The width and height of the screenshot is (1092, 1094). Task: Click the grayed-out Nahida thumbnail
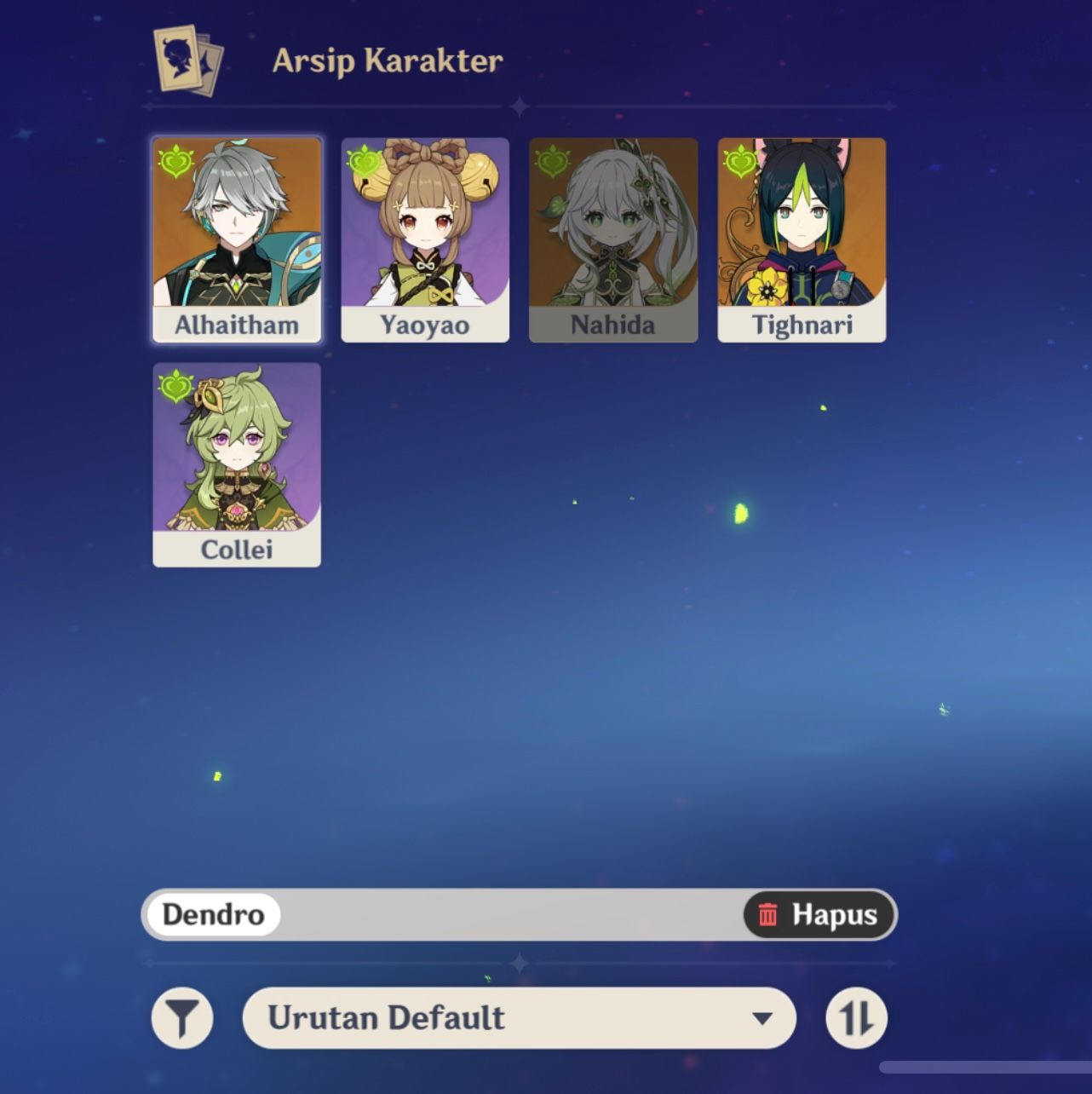612,239
